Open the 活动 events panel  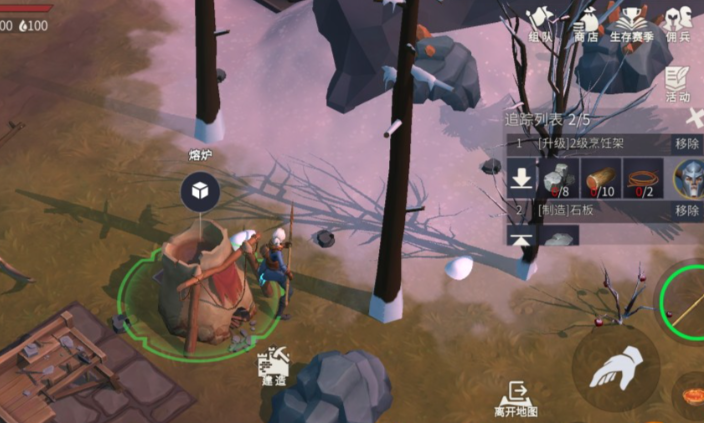(x=679, y=82)
